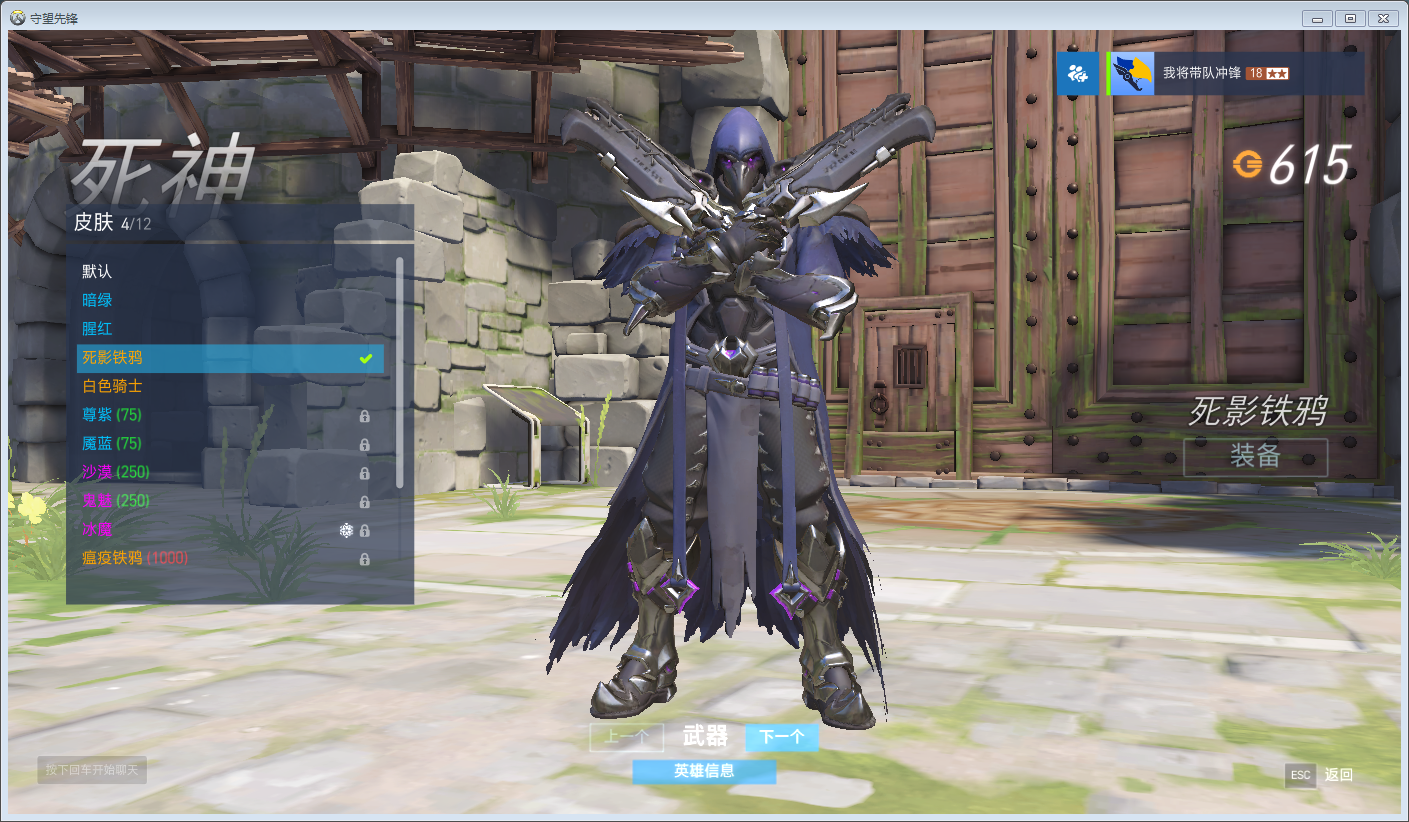Select the locked 尊紫 (75) skin
Screen dimensions: 1409x822
tap(112, 415)
